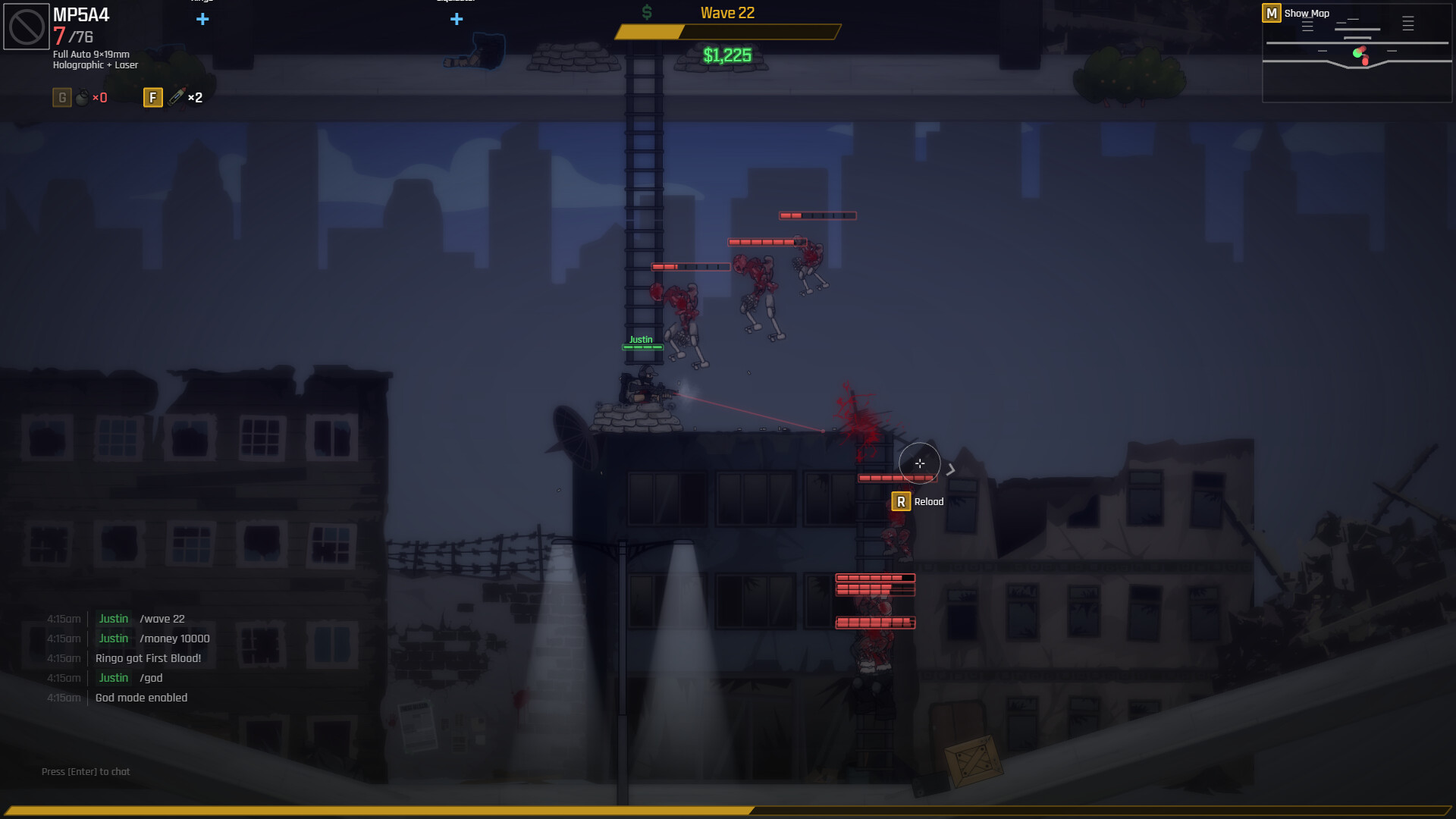
Task: Click Justin's green name tag
Action: [x=641, y=340]
